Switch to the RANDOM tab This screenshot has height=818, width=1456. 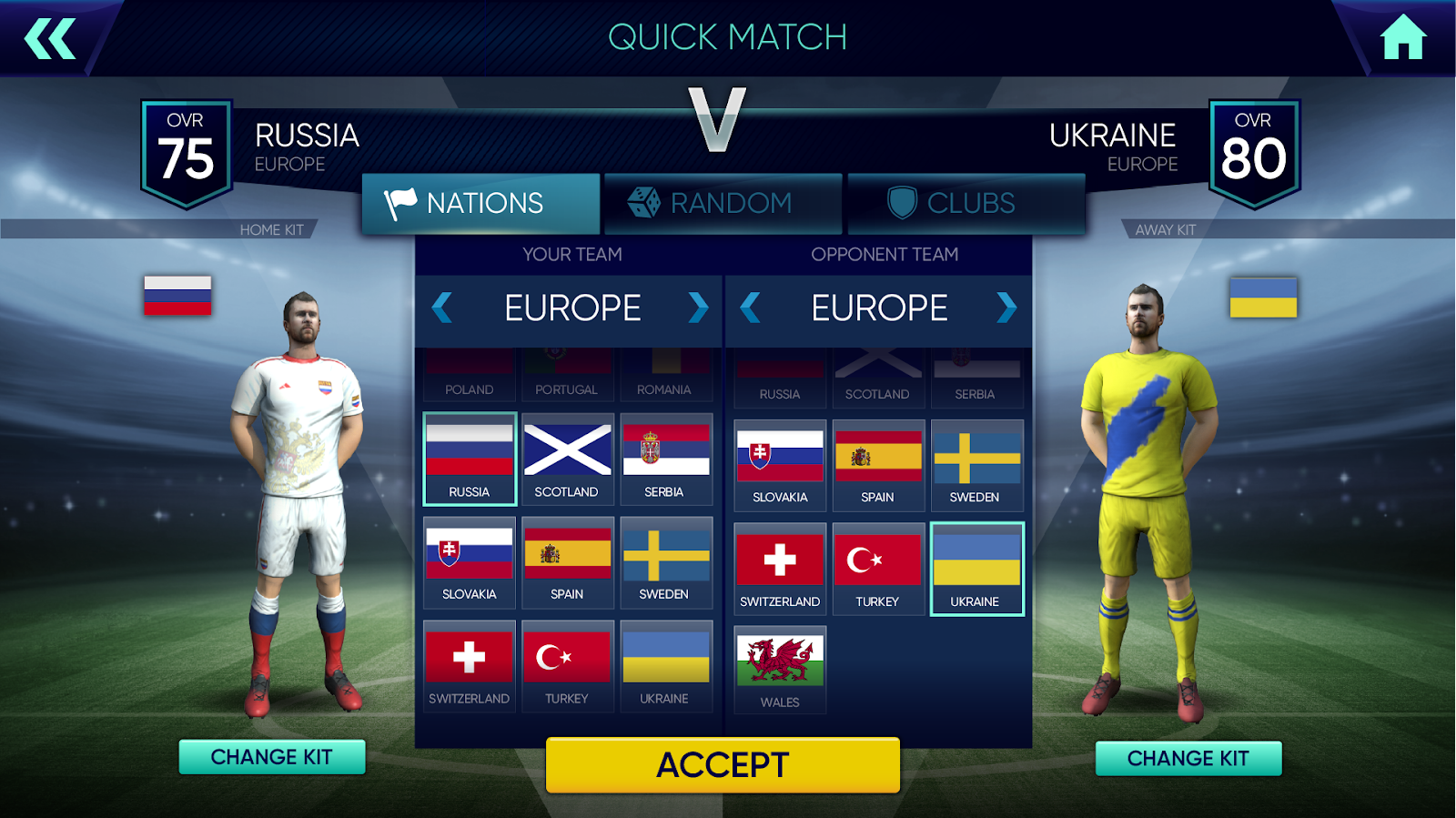[x=723, y=203]
